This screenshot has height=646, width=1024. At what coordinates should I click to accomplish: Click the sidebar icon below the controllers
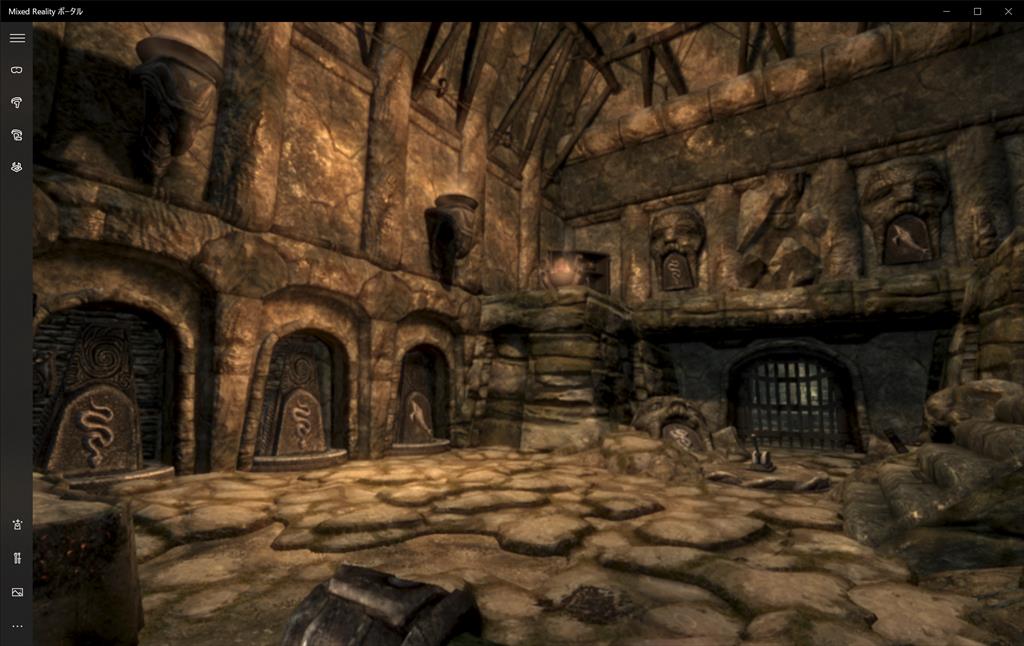click(17, 167)
